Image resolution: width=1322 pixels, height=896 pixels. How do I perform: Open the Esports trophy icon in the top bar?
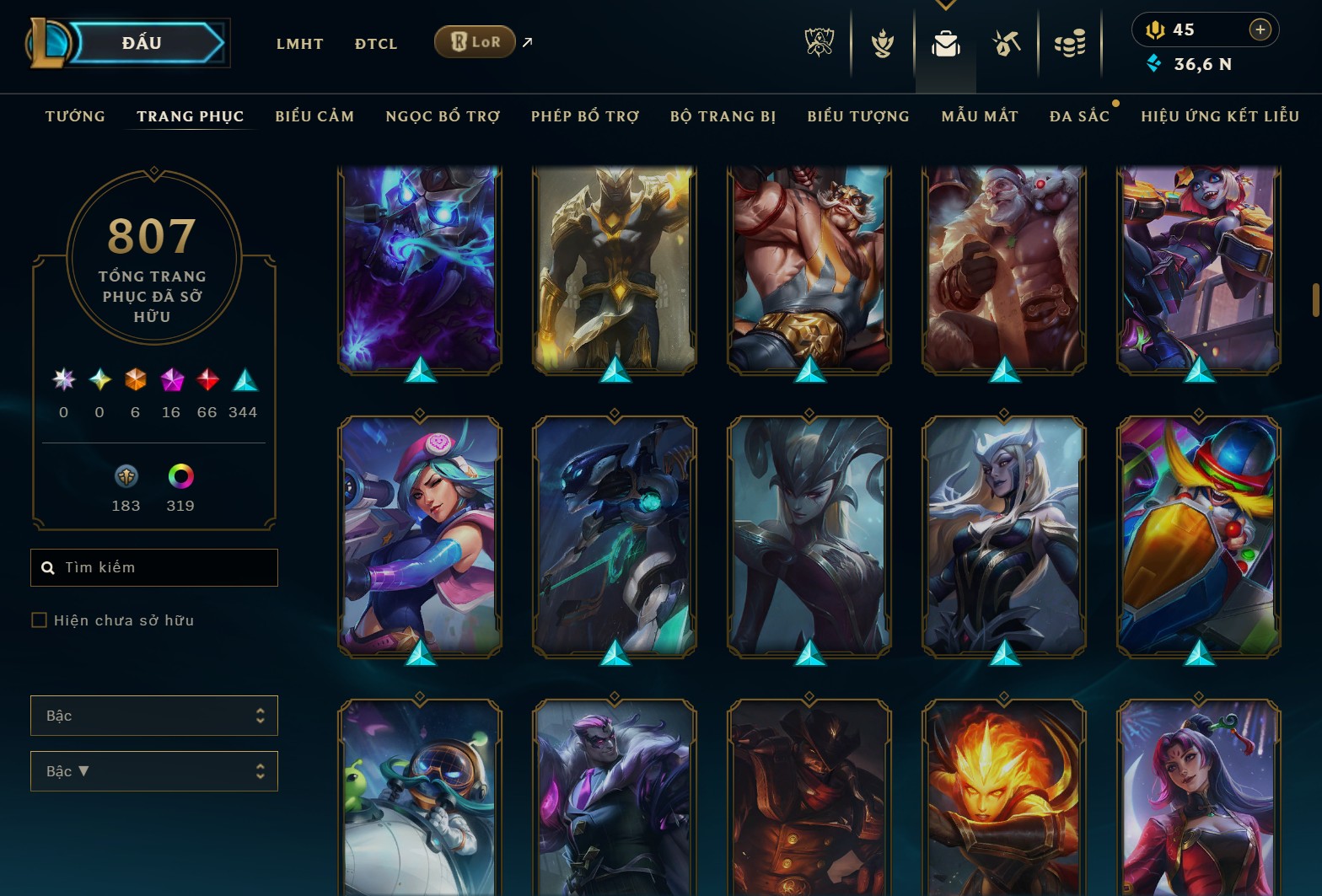(x=819, y=44)
